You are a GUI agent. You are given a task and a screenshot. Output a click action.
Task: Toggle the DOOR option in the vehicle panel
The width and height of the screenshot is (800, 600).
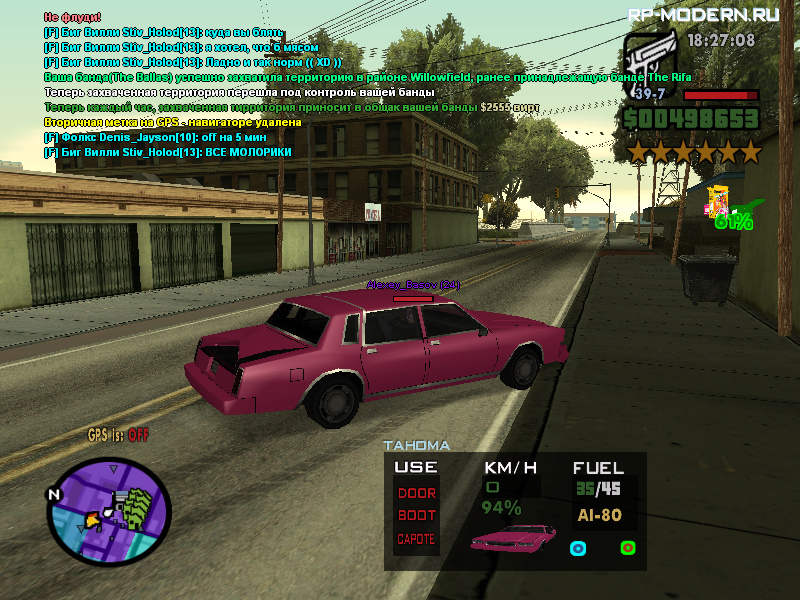417,493
